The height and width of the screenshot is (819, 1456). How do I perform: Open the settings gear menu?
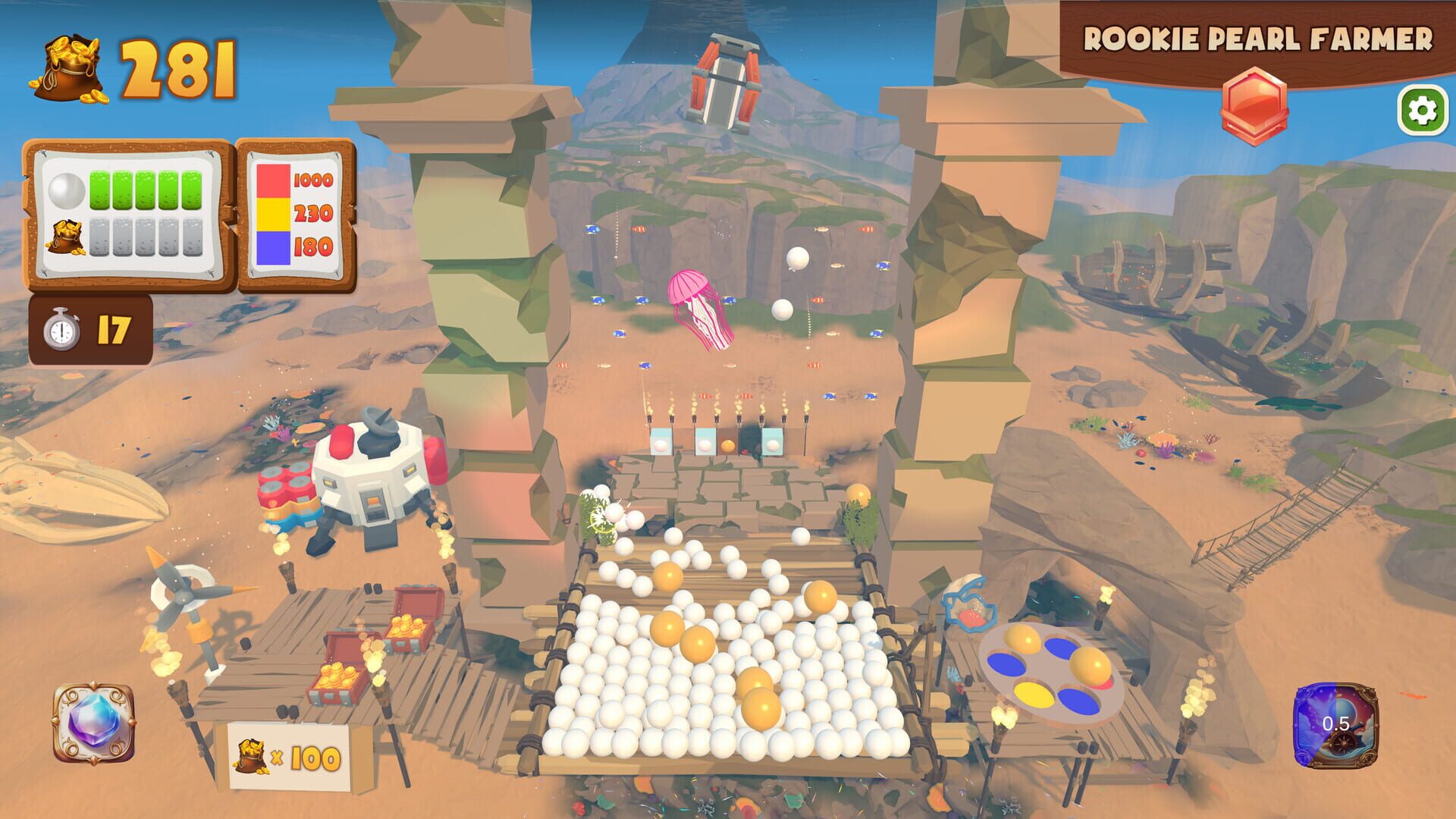click(x=1423, y=108)
